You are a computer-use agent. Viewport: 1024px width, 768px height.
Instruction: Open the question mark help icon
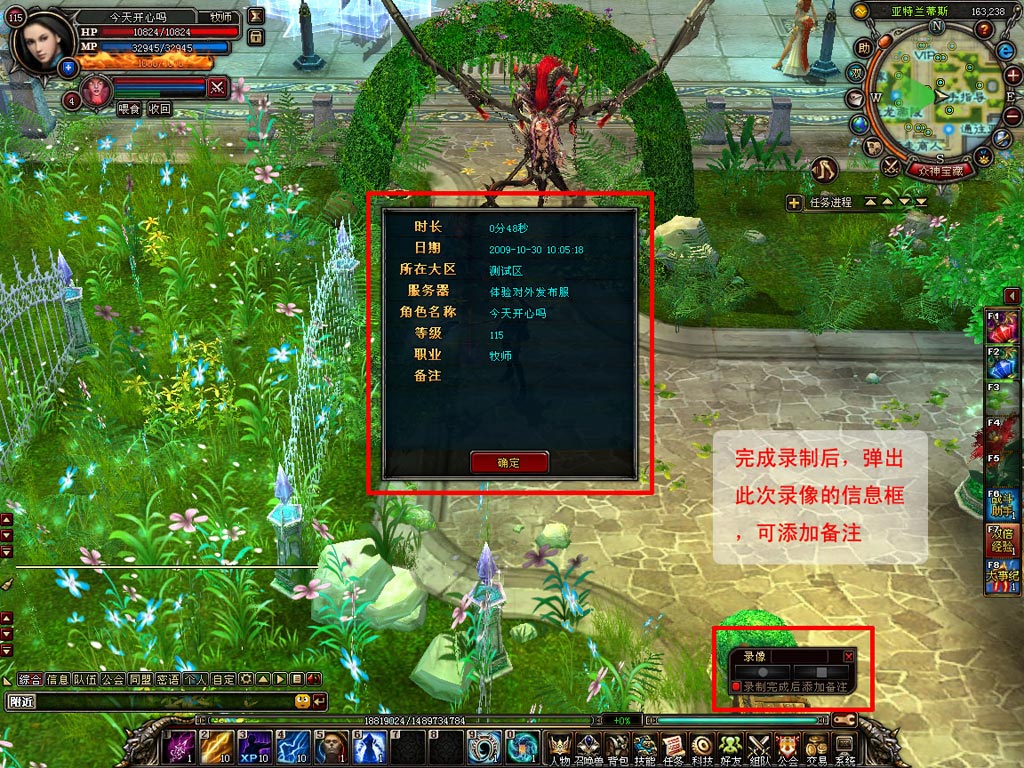point(983,29)
